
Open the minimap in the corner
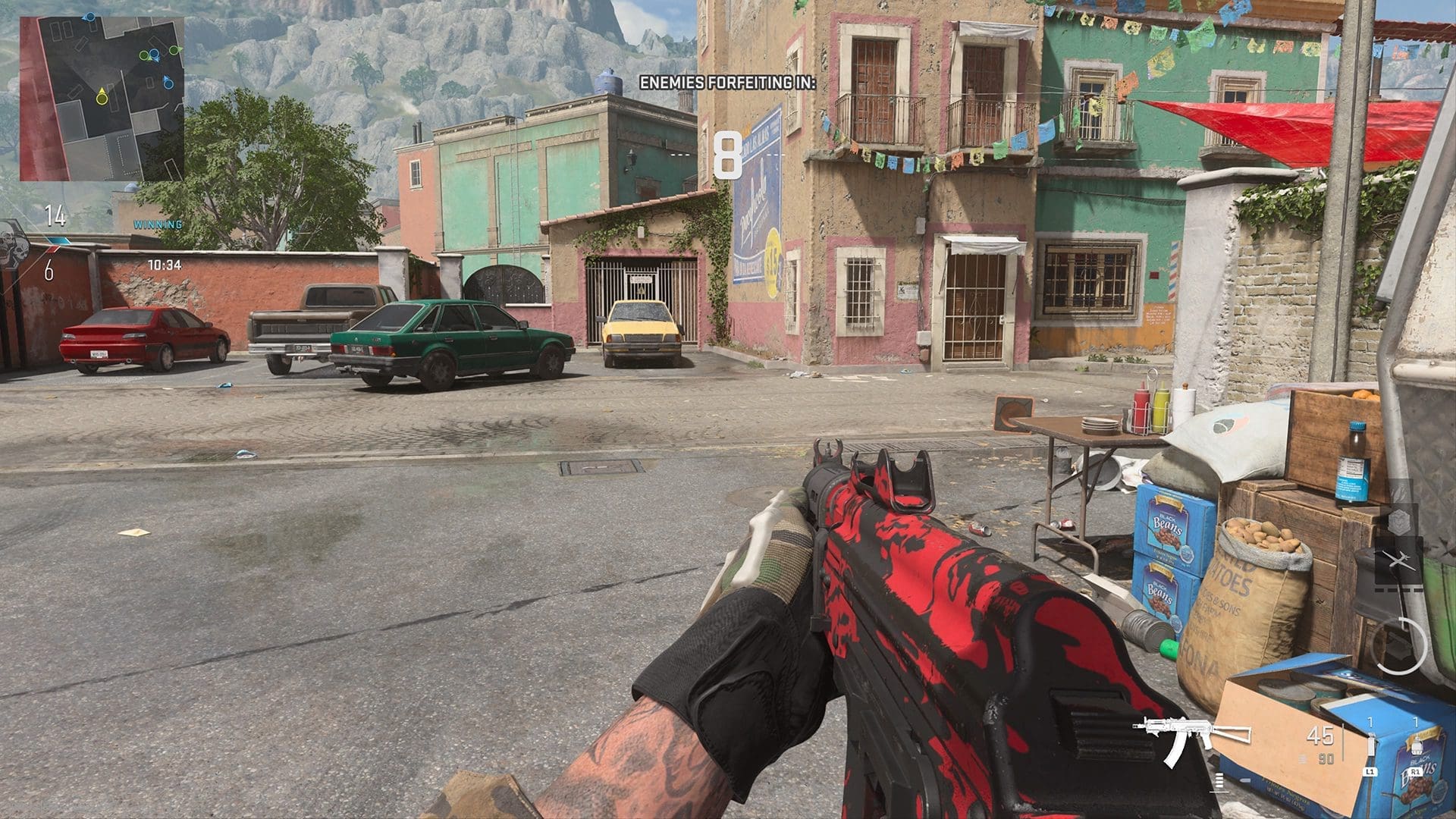102,99
